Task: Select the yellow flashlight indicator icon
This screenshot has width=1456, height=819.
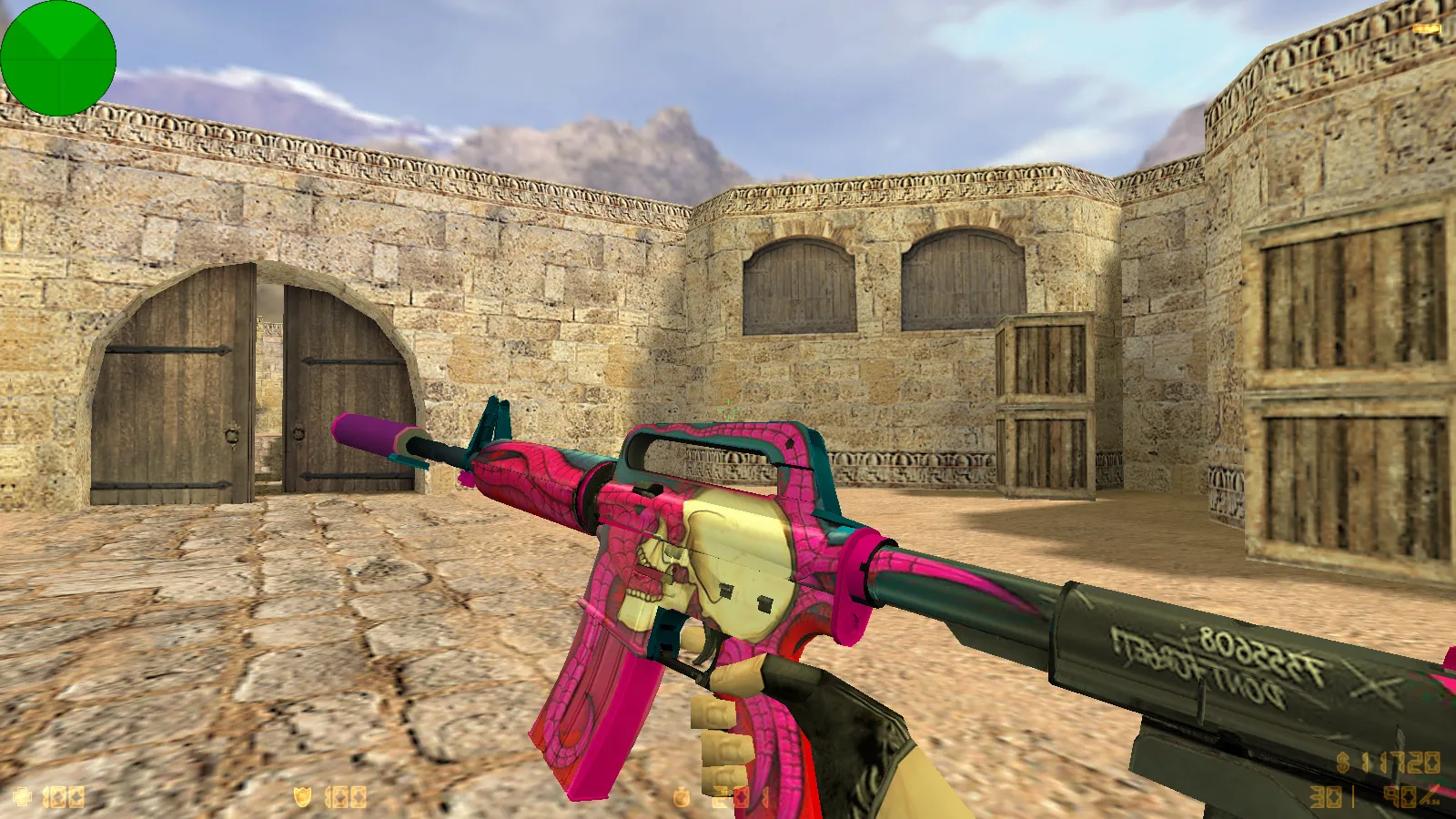Action: [x=1426, y=30]
